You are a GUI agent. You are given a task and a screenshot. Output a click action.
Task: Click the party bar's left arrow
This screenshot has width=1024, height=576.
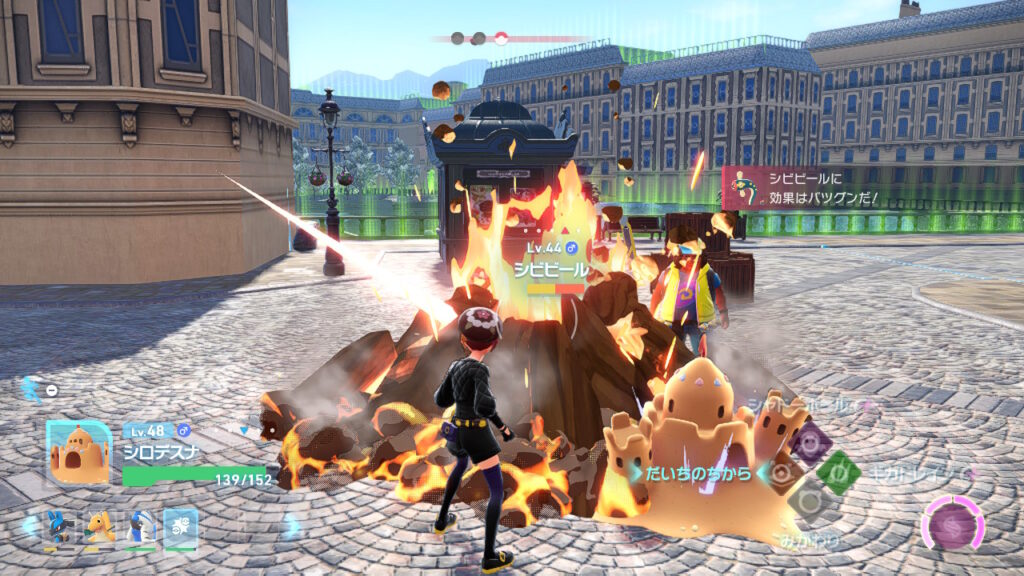click(27, 526)
